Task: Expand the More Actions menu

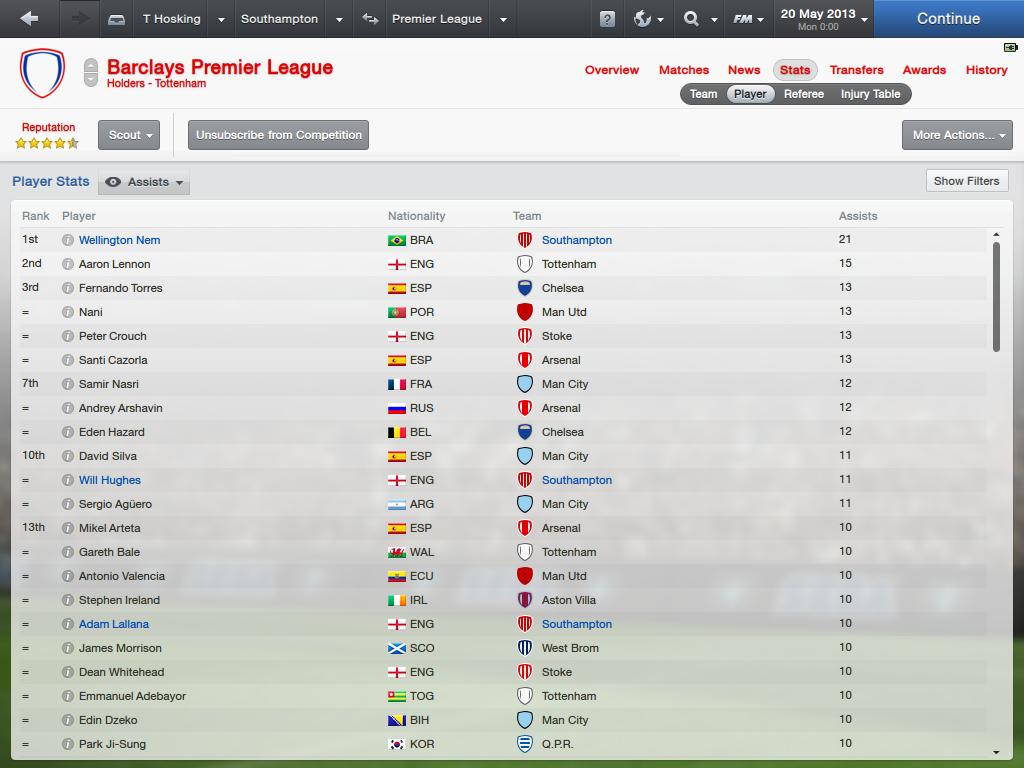Action: 957,135
